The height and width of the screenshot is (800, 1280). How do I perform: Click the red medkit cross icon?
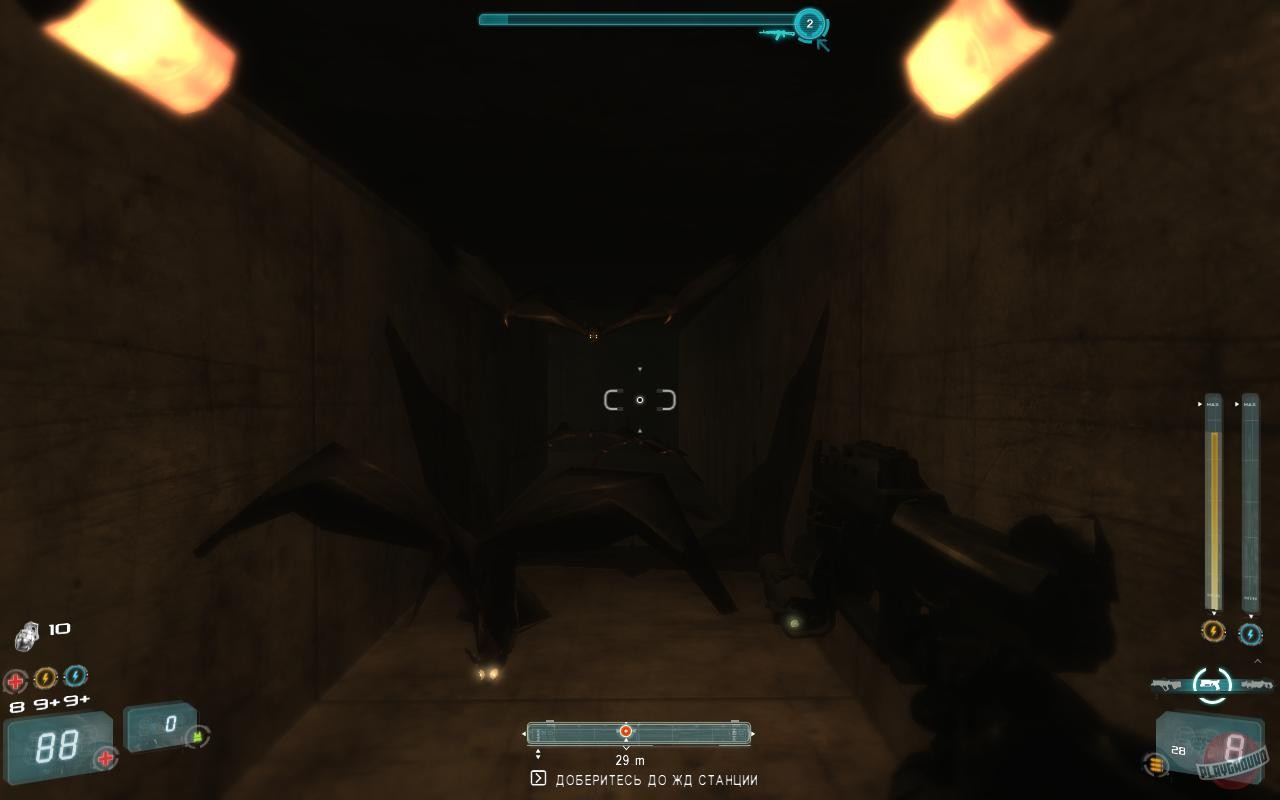pos(15,677)
